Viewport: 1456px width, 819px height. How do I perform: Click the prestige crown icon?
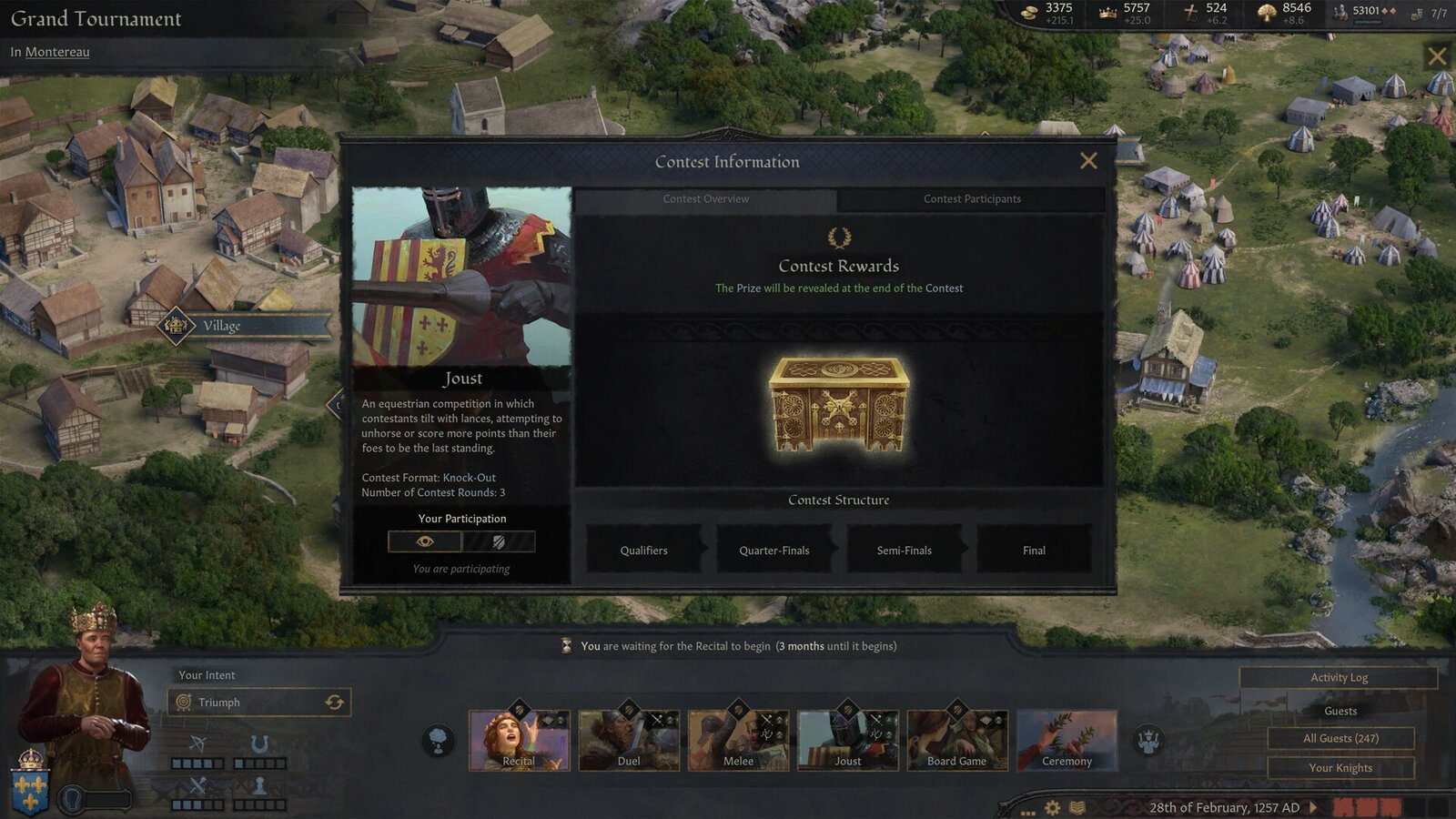pyautogui.click(x=1106, y=11)
